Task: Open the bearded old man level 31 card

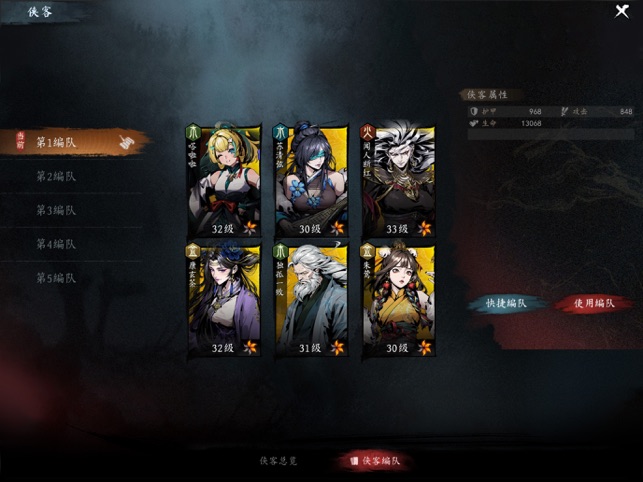Action: (310, 301)
